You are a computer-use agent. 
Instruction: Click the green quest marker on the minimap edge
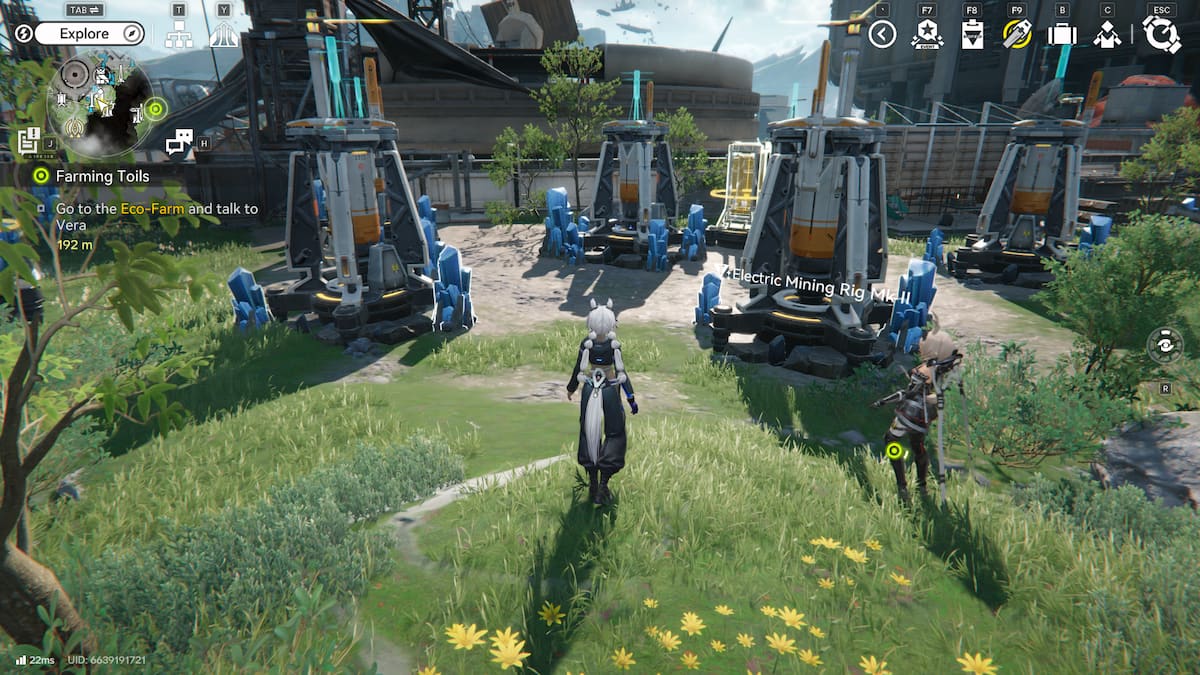pyautogui.click(x=155, y=108)
